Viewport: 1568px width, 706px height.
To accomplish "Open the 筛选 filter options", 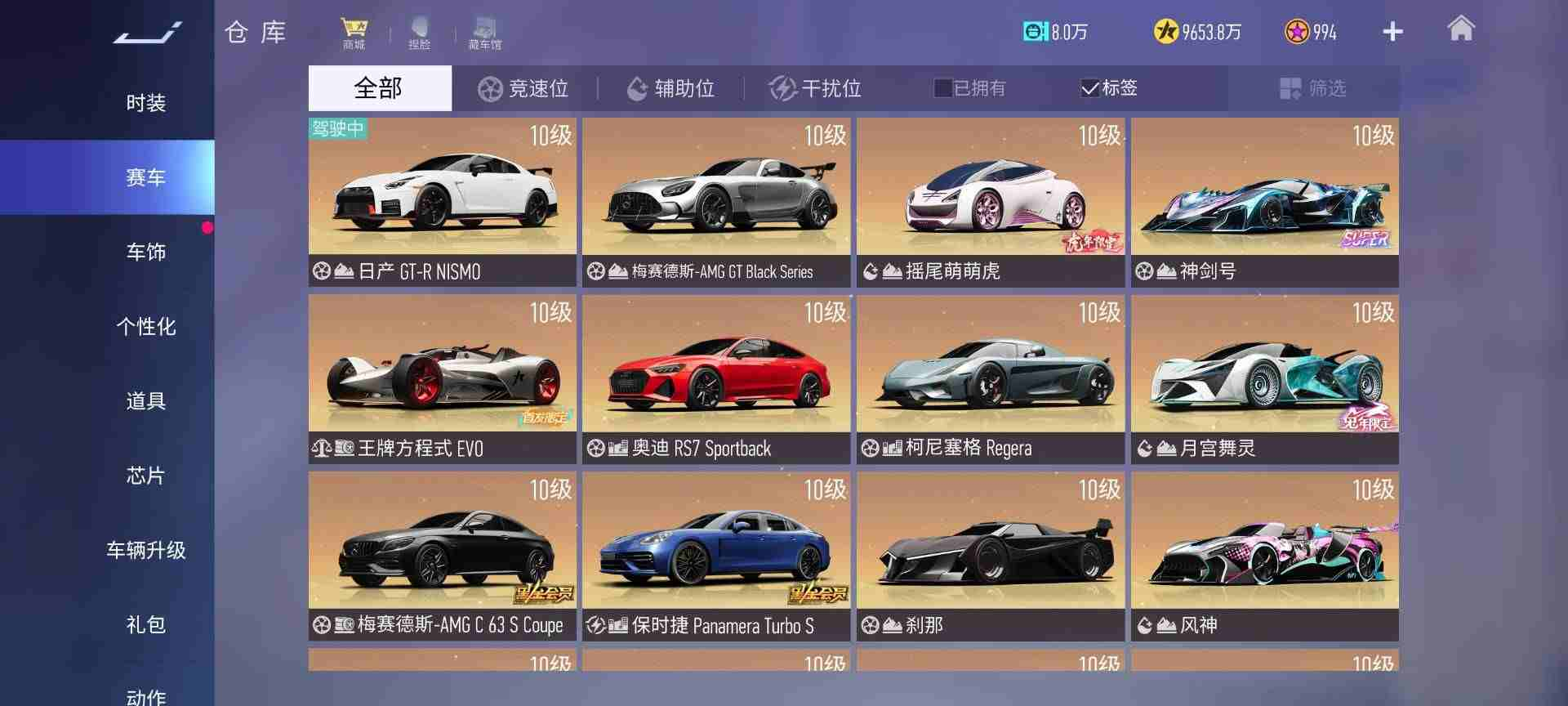I will pyautogui.click(x=1312, y=88).
